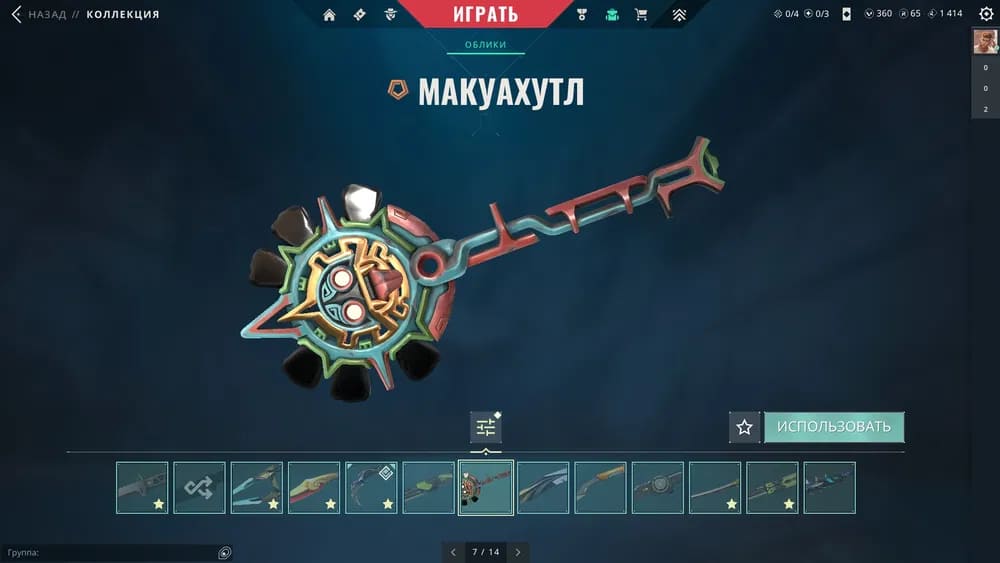Screen dimensions: 1000x563
Task: Open the home screen icon
Action: [x=329, y=15]
